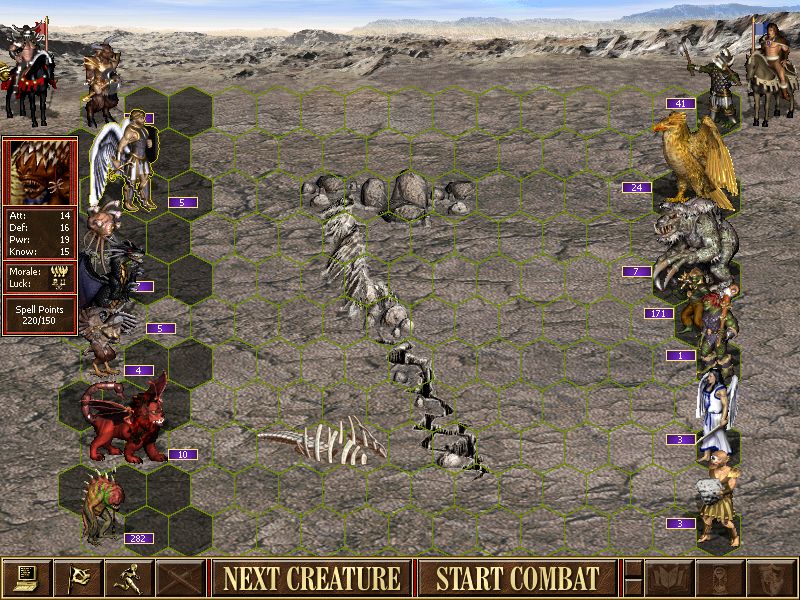Select the red scorpion-tailed manticore stack of 10
The height and width of the screenshot is (600, 800).
125,422
